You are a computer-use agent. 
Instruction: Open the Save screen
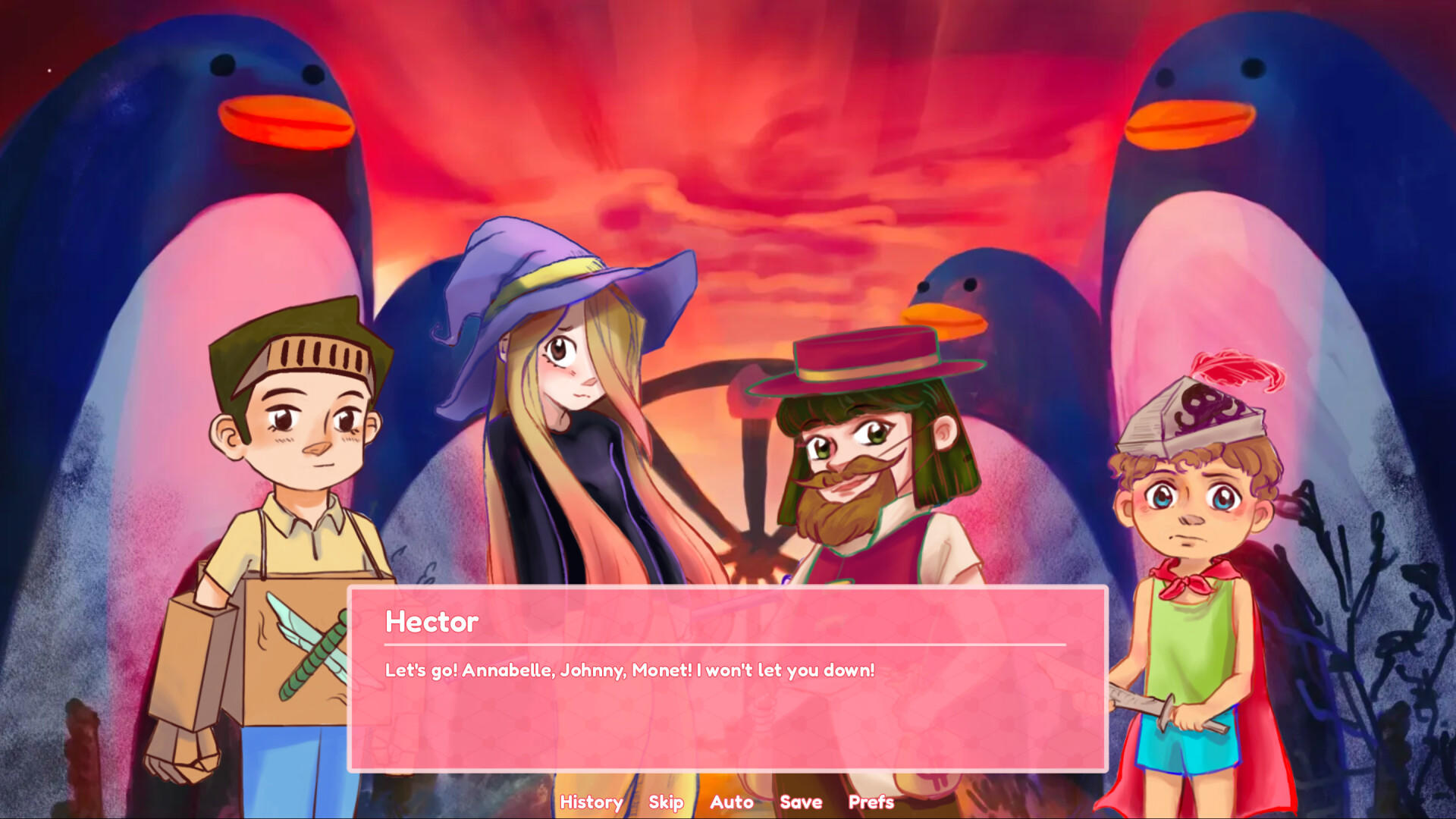[x=800, y=802]
